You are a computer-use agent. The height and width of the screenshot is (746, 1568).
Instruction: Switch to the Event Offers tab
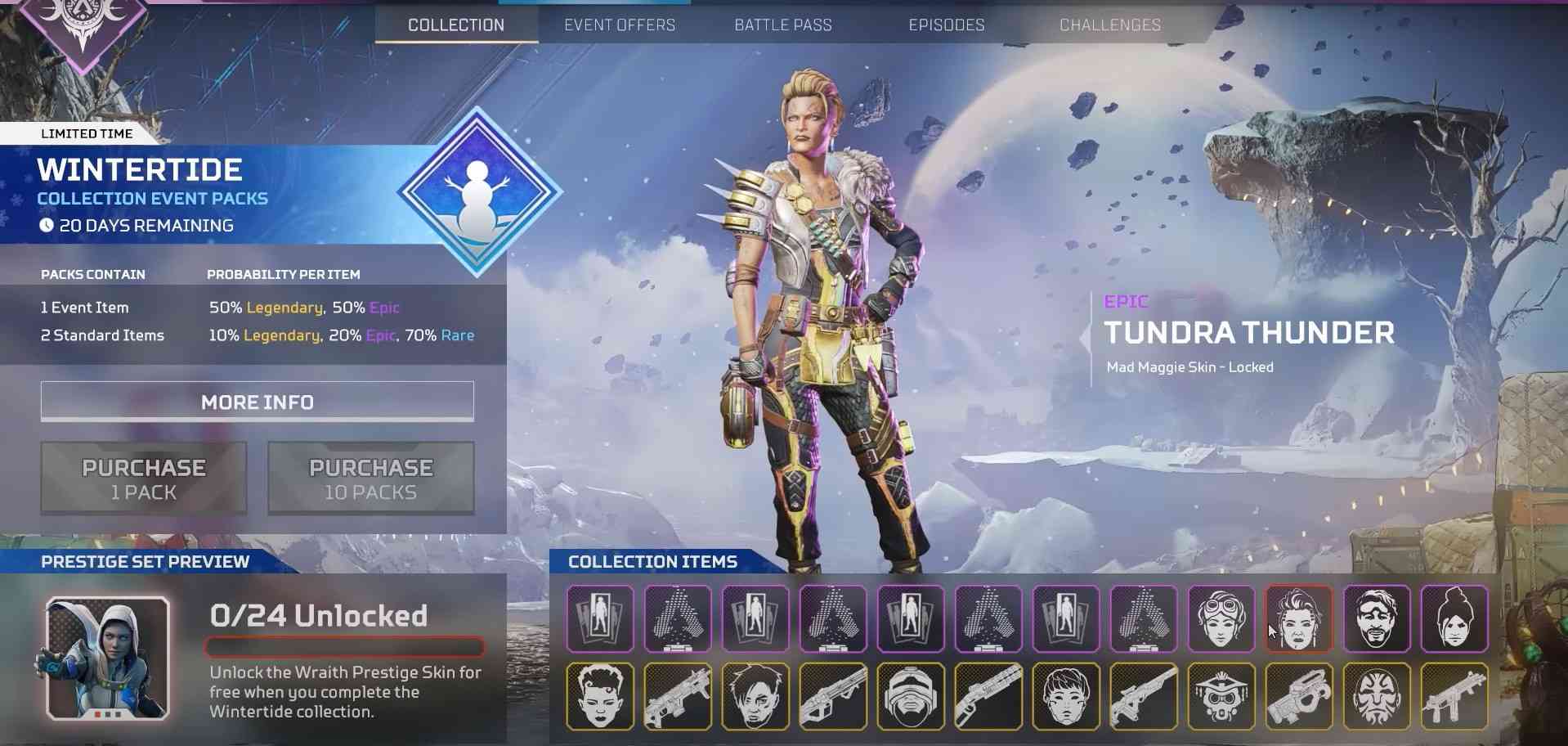tap(620, 25)
